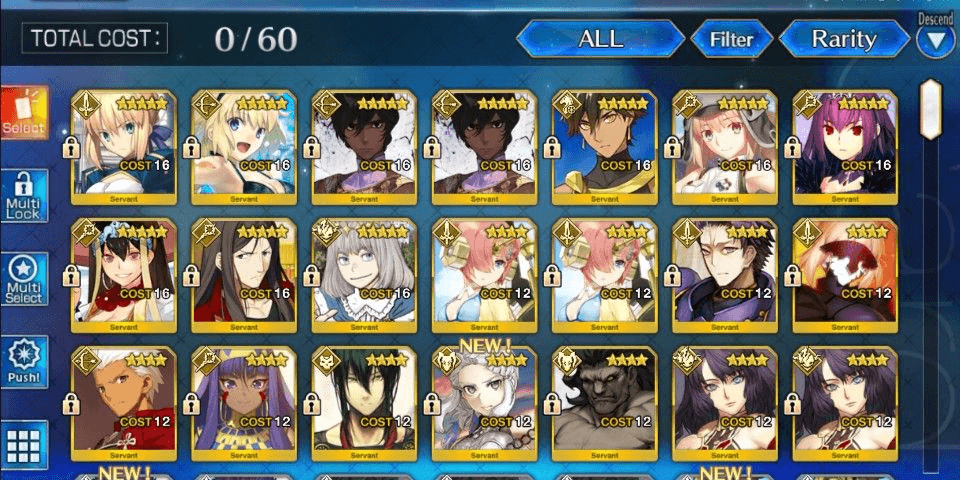
Task: Open the Filter options
Action: [x=731, y=40]
